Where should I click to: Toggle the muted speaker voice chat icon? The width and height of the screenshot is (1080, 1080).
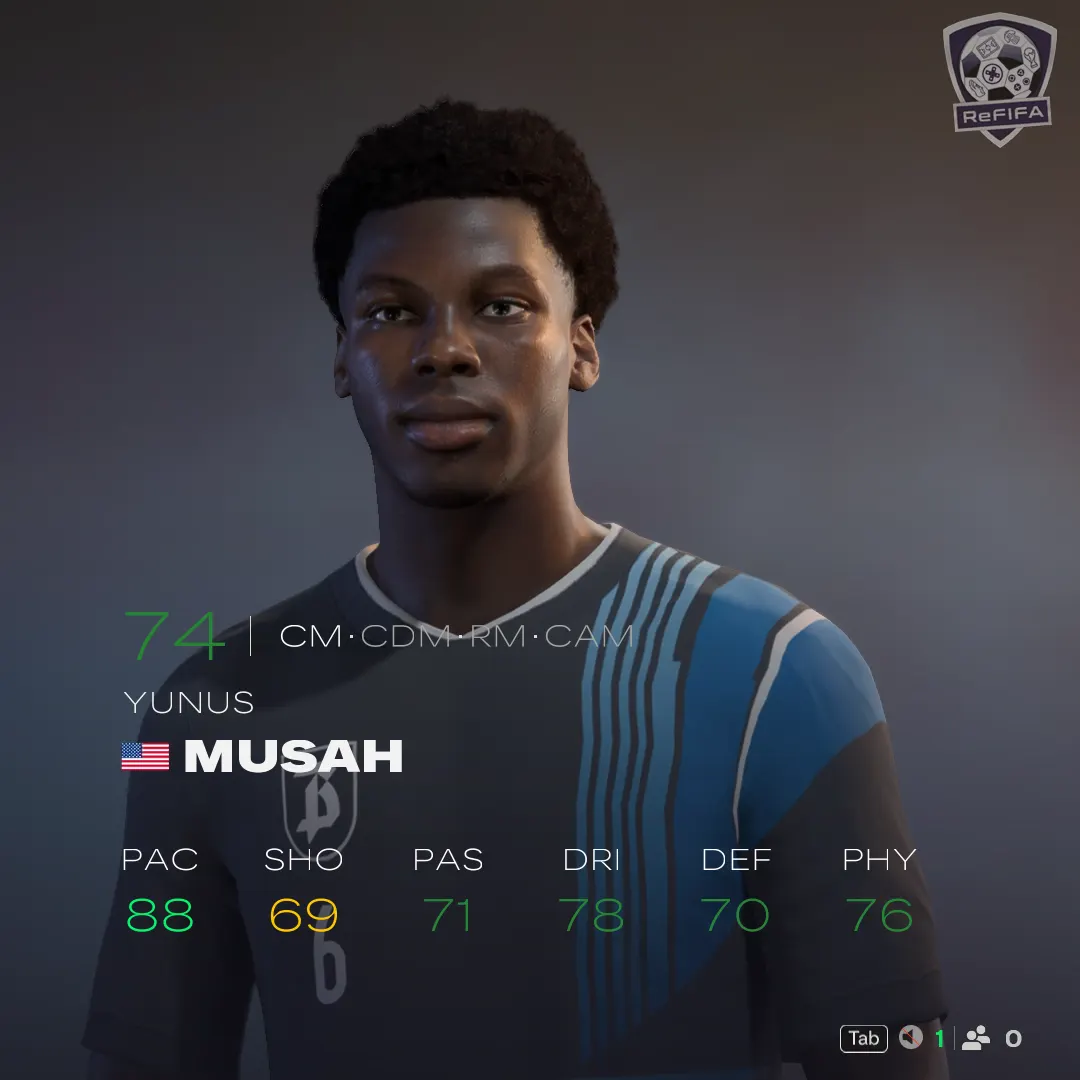pos(910,1038)
